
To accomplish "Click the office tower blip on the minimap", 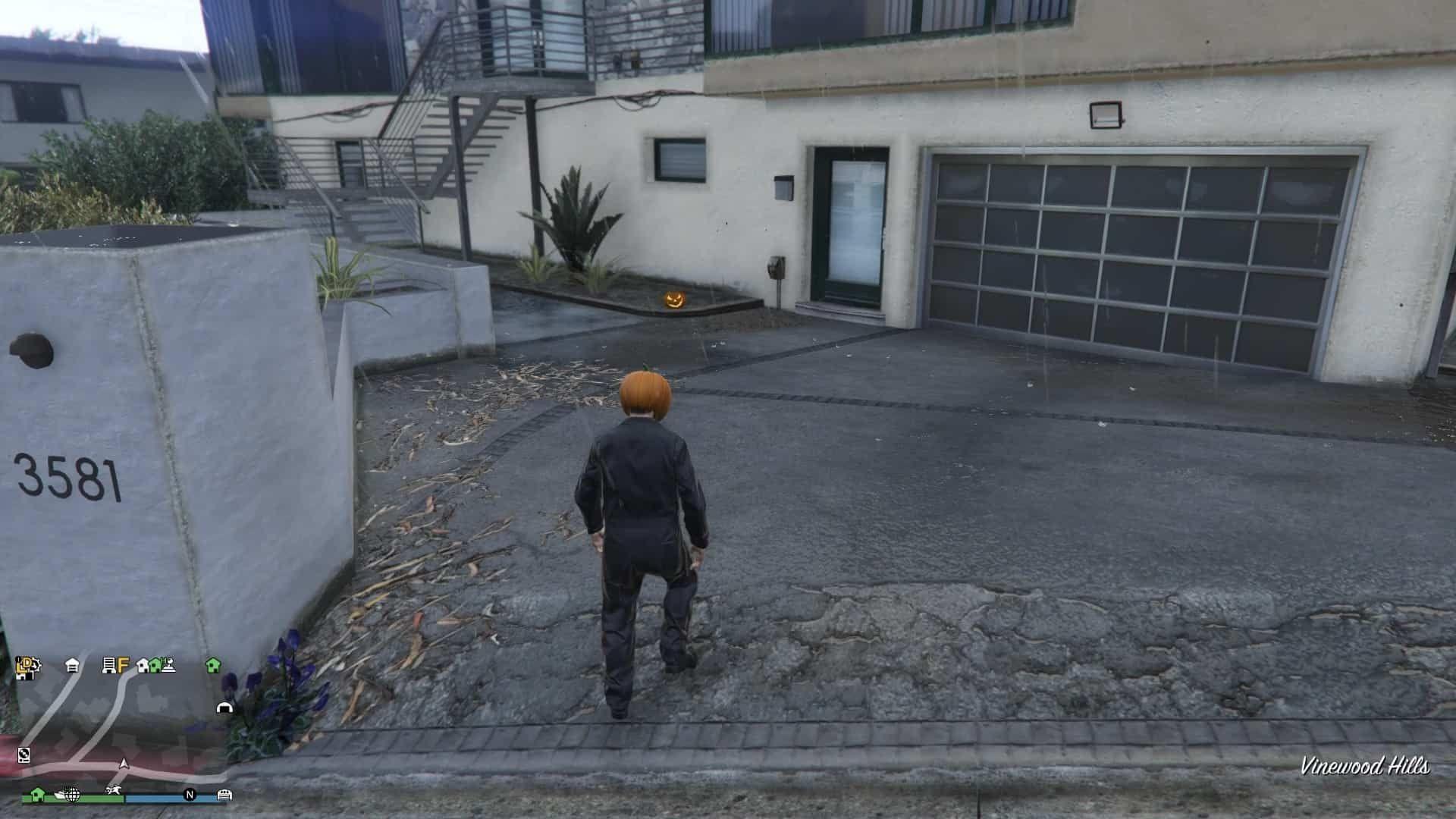I will 108,666.
